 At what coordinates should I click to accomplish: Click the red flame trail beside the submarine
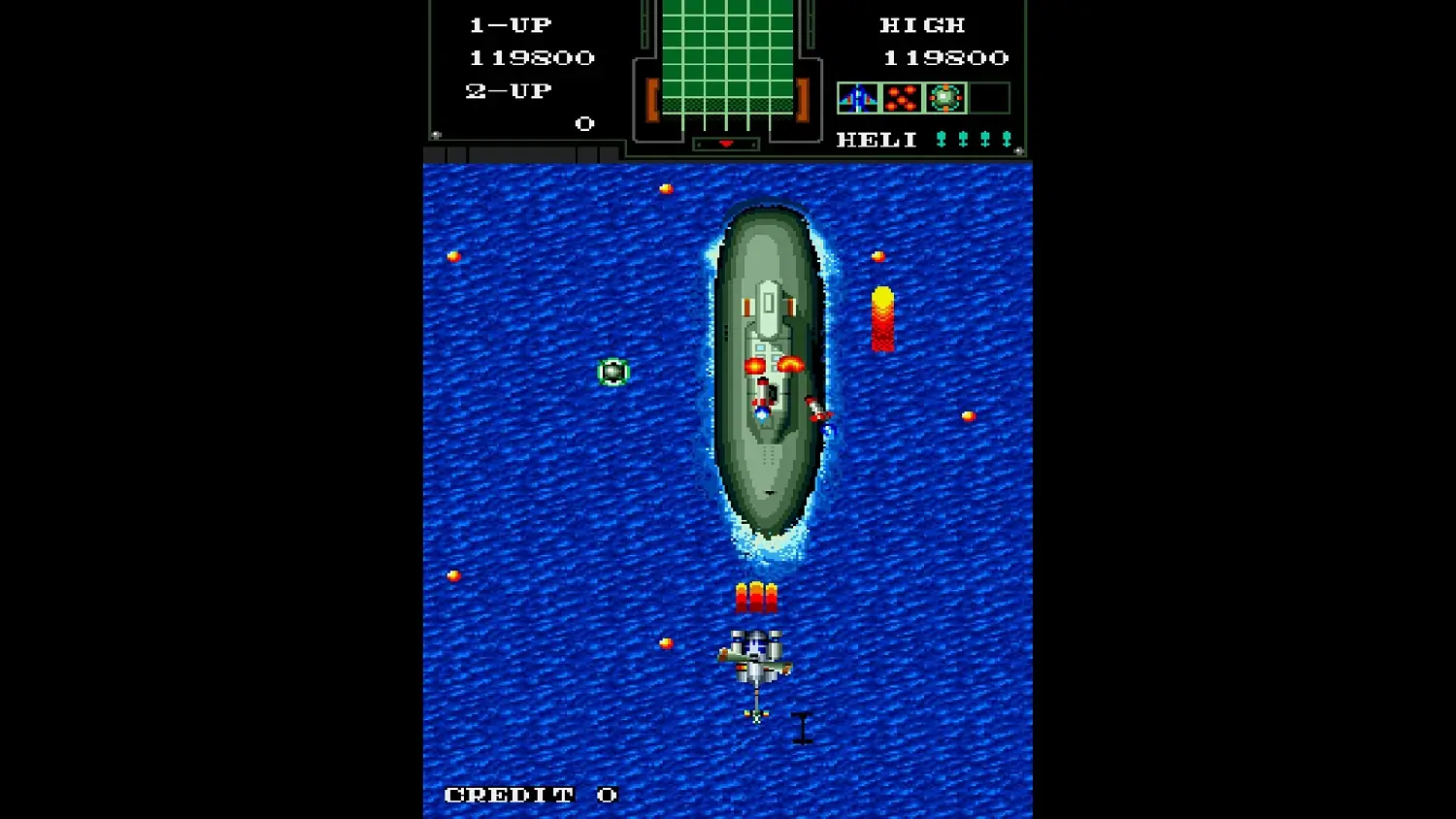881,320
